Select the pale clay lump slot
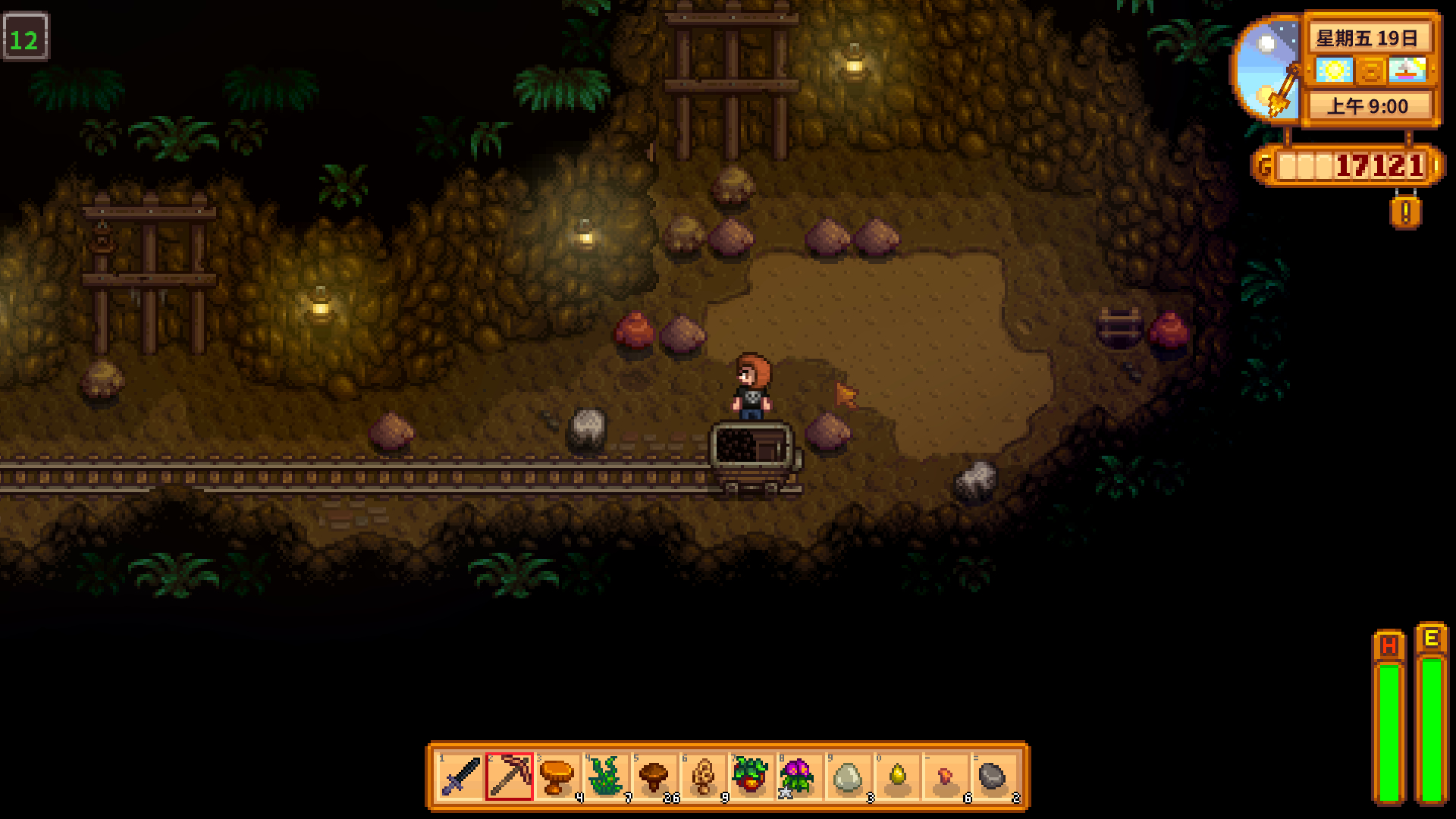This screenshot has width=1456, height=819. pyautogui.click(x=848, y=777)
